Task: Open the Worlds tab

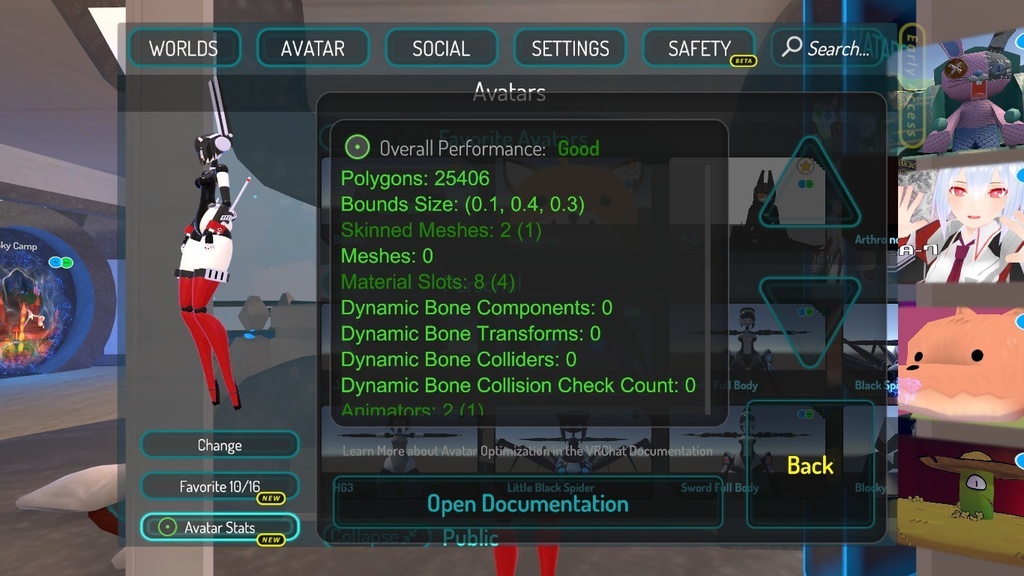Action: tap(184, 48)
